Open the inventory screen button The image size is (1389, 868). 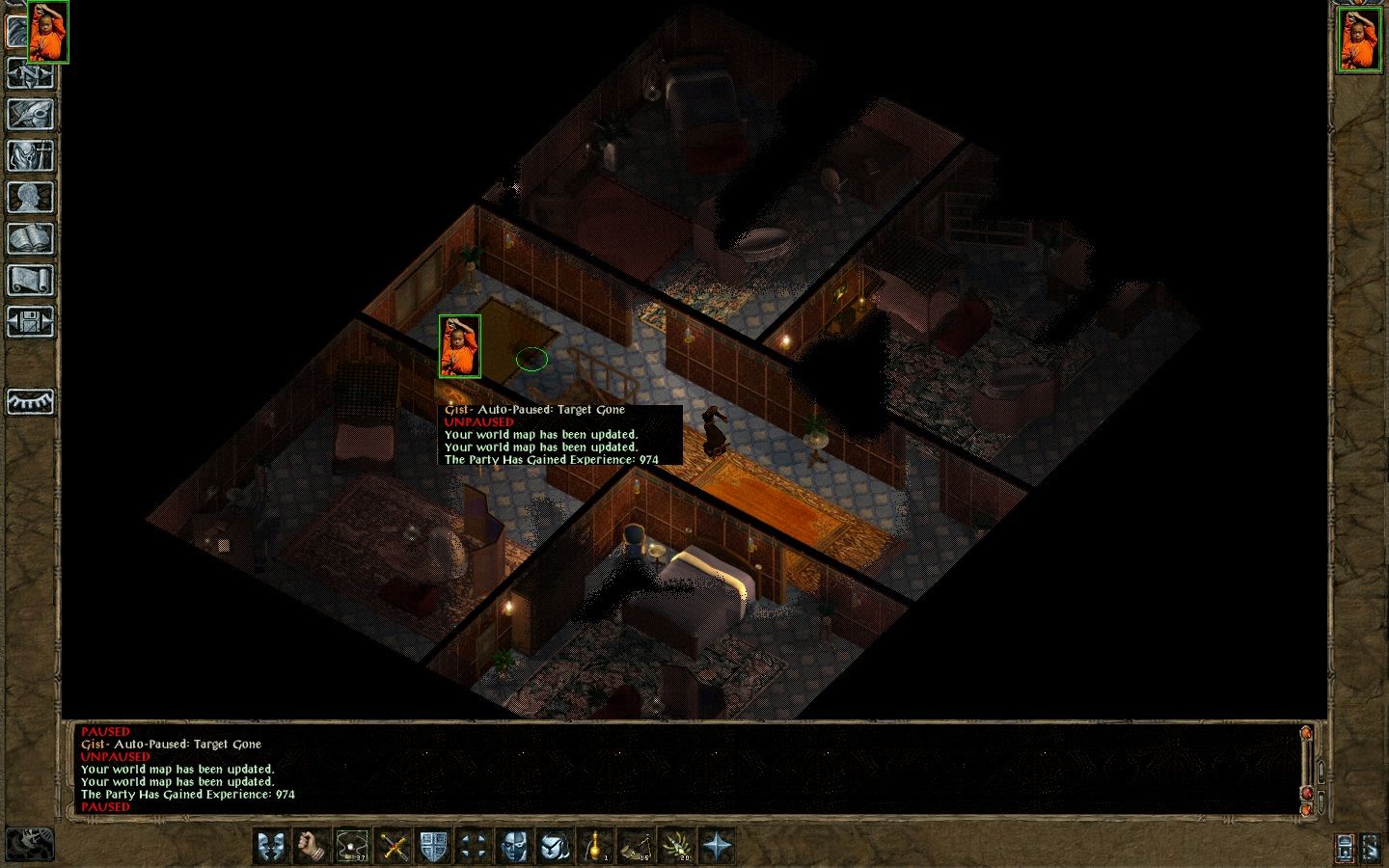(30, 156)
